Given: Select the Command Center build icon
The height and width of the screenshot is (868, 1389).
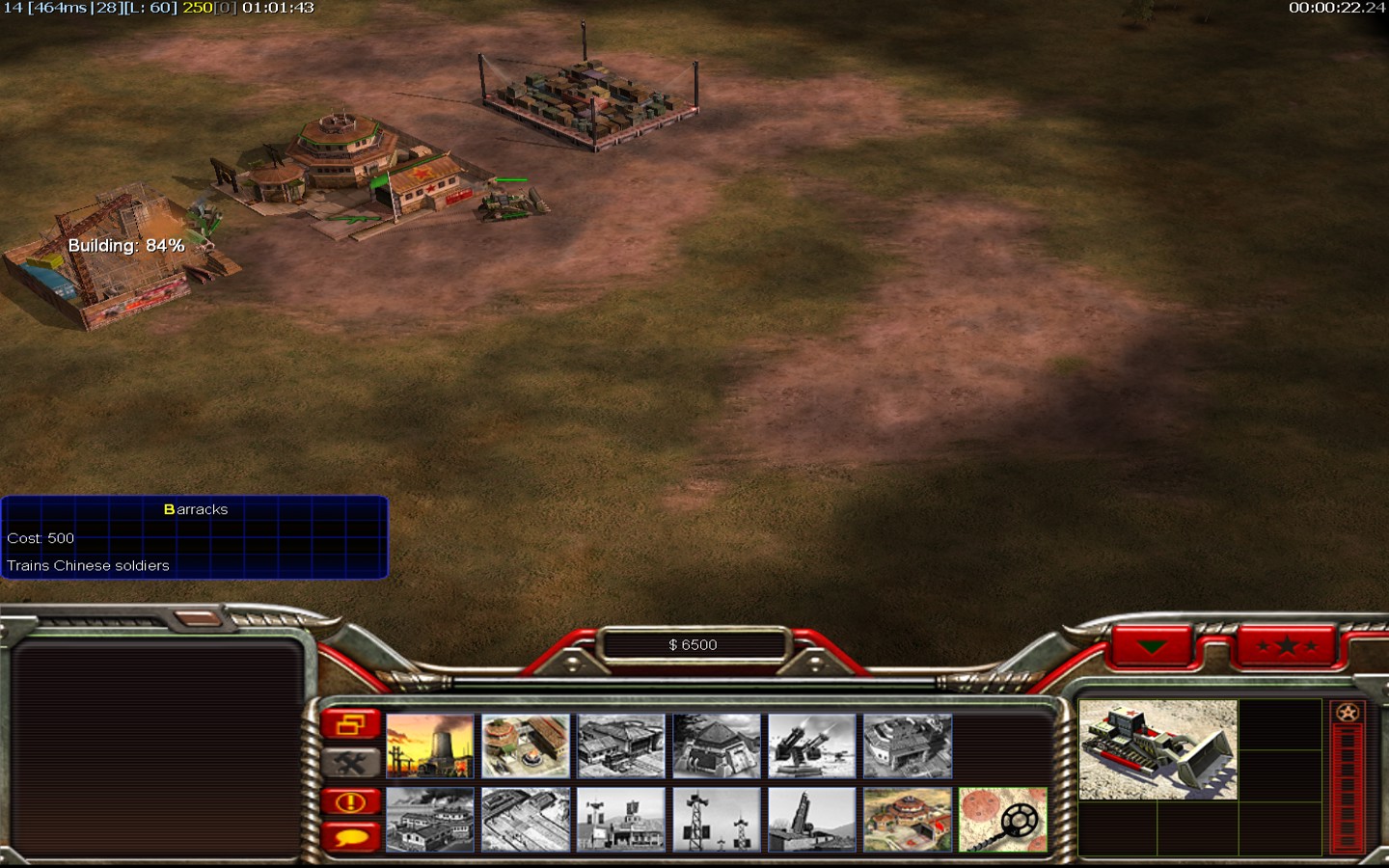Looking at the screenshot, I should click(907, 820).
